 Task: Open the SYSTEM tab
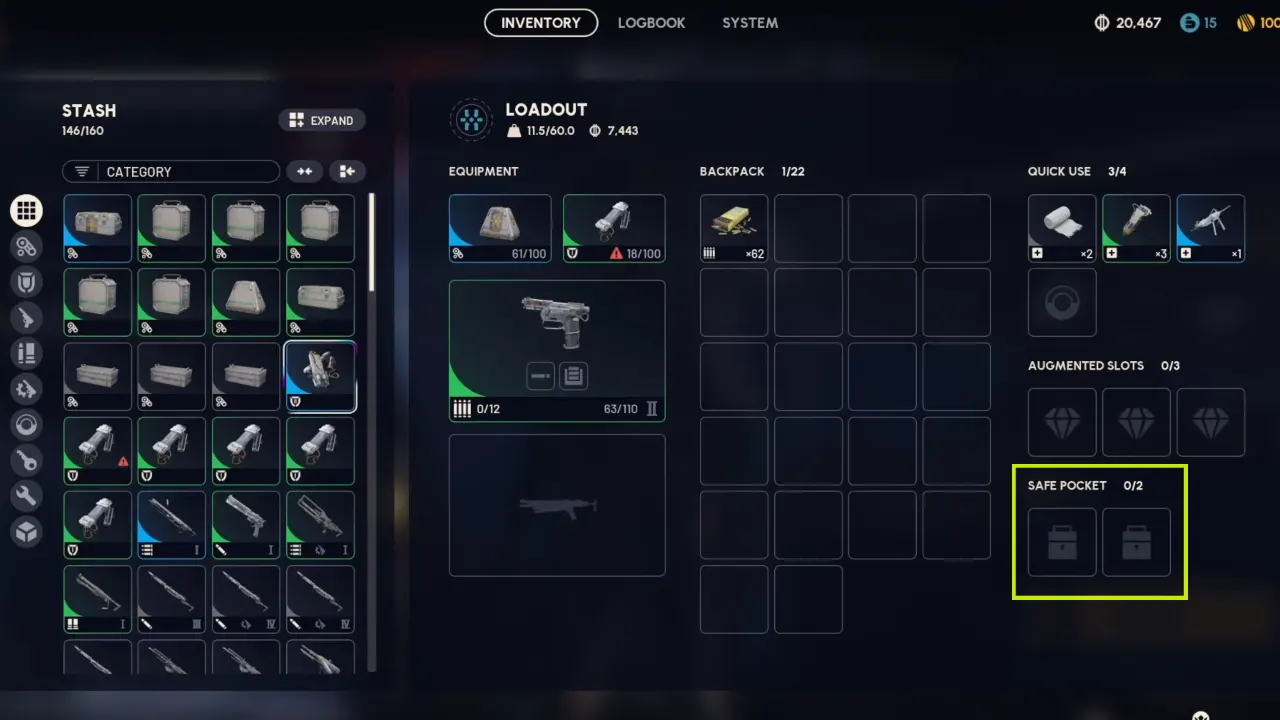[x=749, y=22]
